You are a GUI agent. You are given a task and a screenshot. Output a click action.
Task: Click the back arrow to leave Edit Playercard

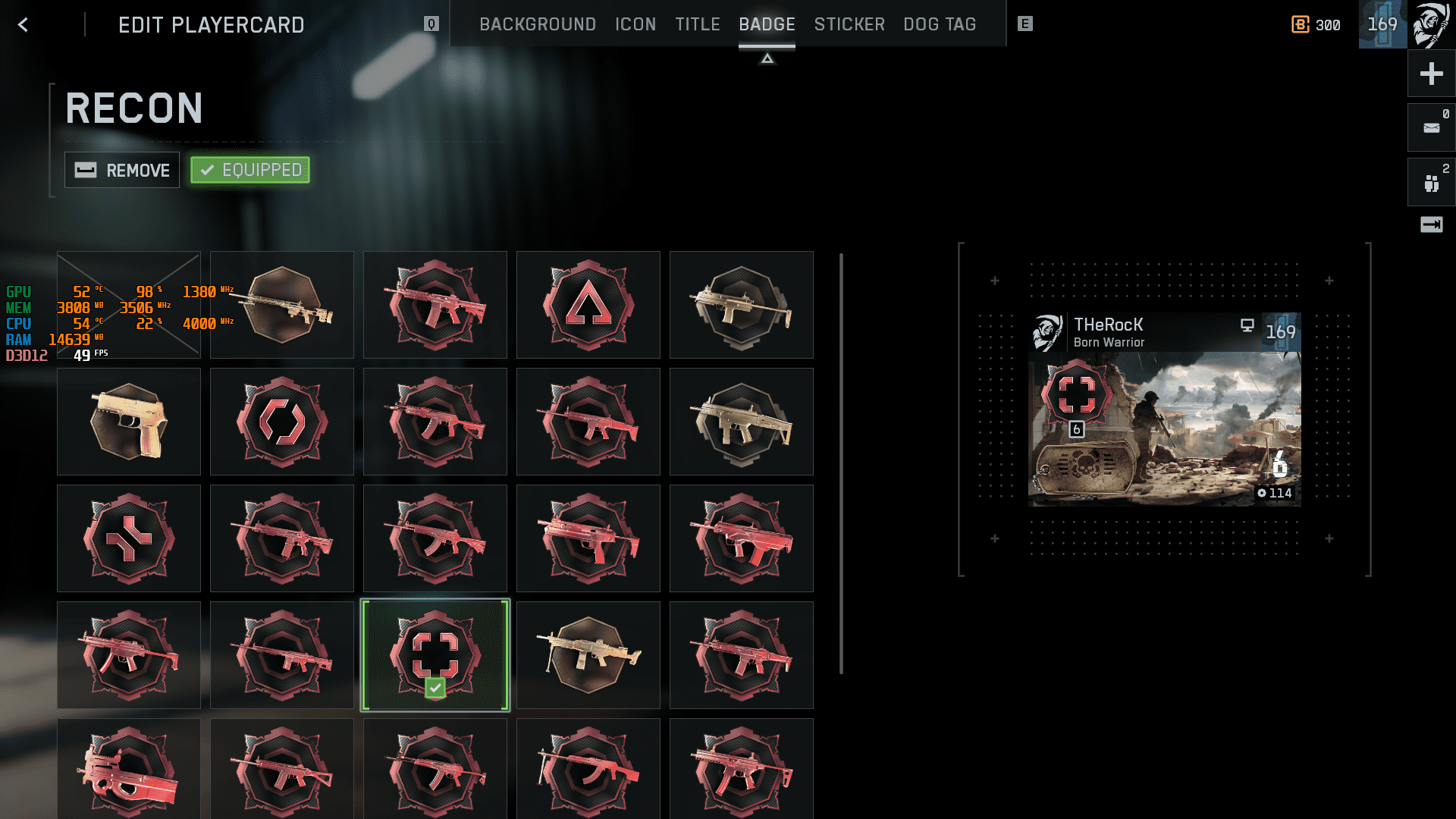pos(24,24)
